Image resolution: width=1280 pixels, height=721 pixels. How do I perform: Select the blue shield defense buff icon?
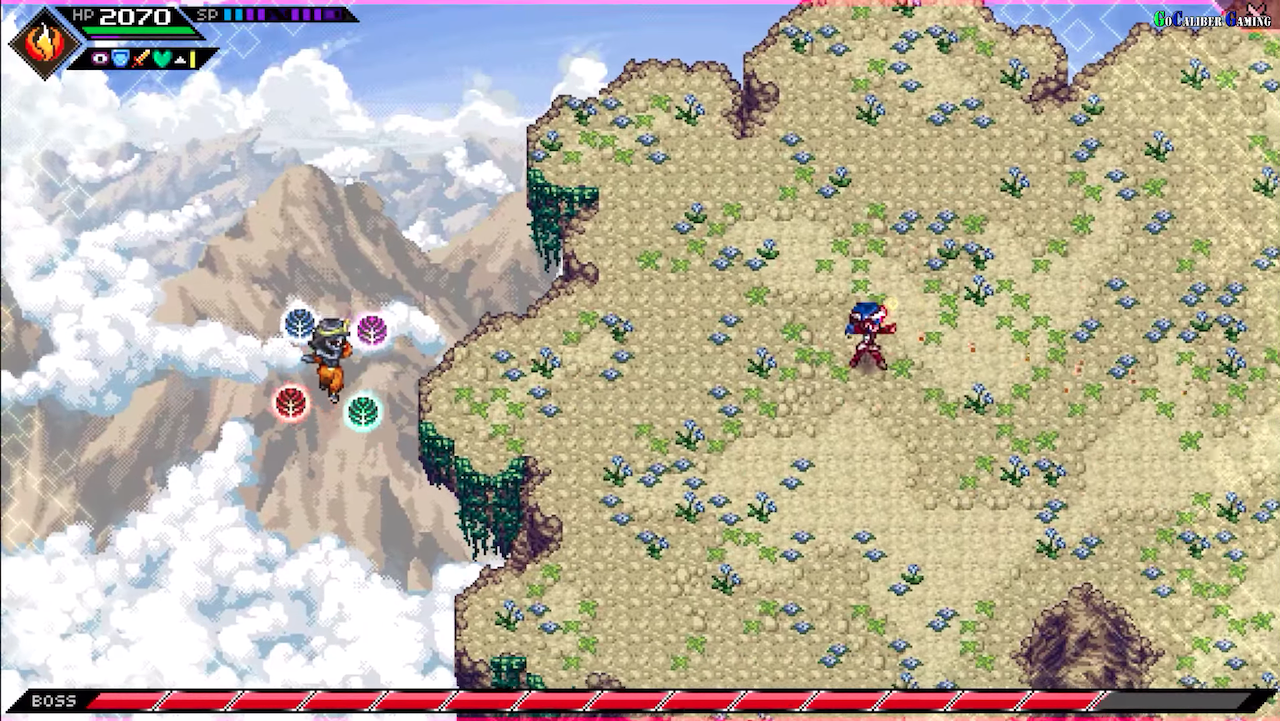click(x=119, y=58)
